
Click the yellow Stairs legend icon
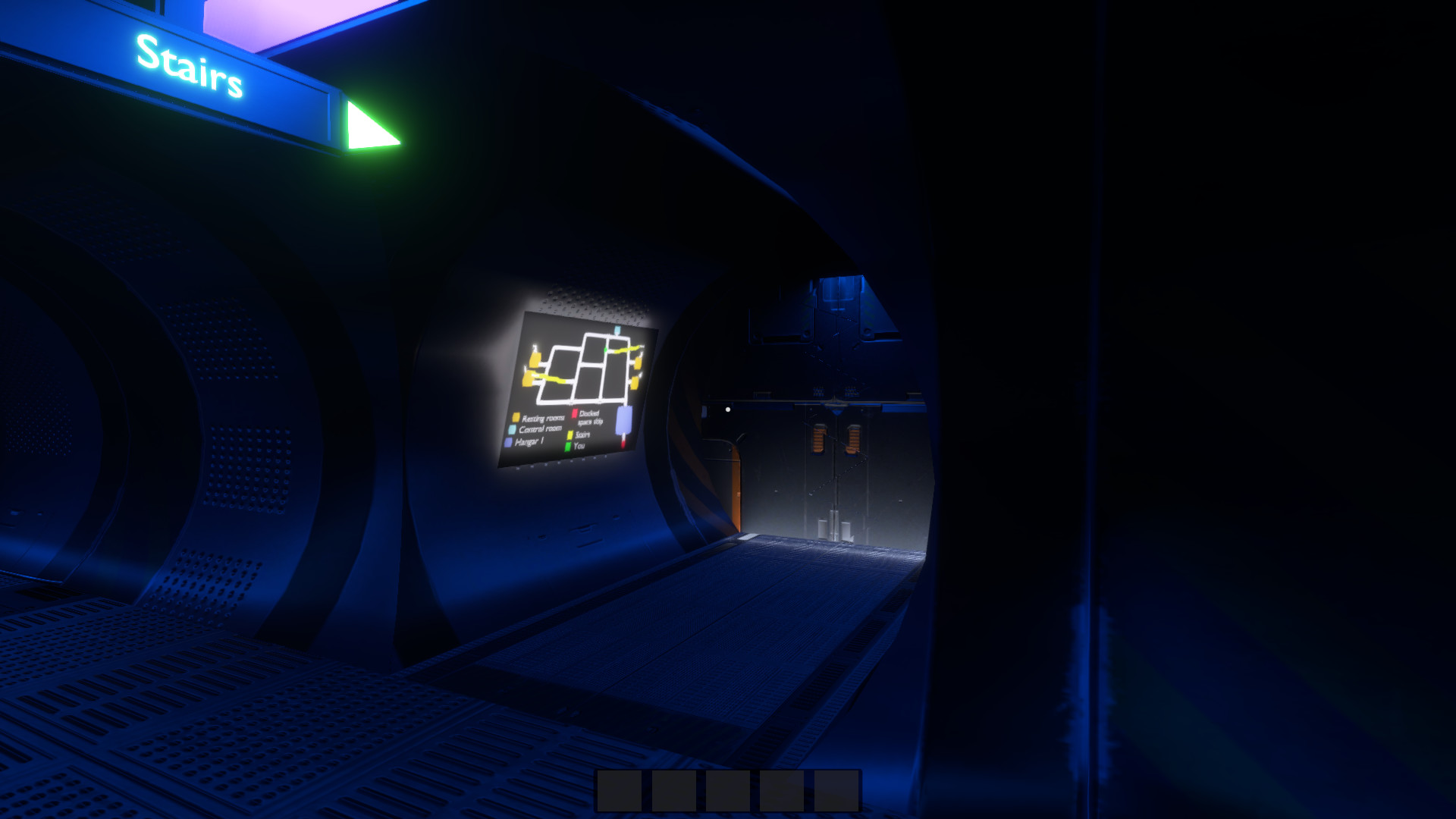570,434
